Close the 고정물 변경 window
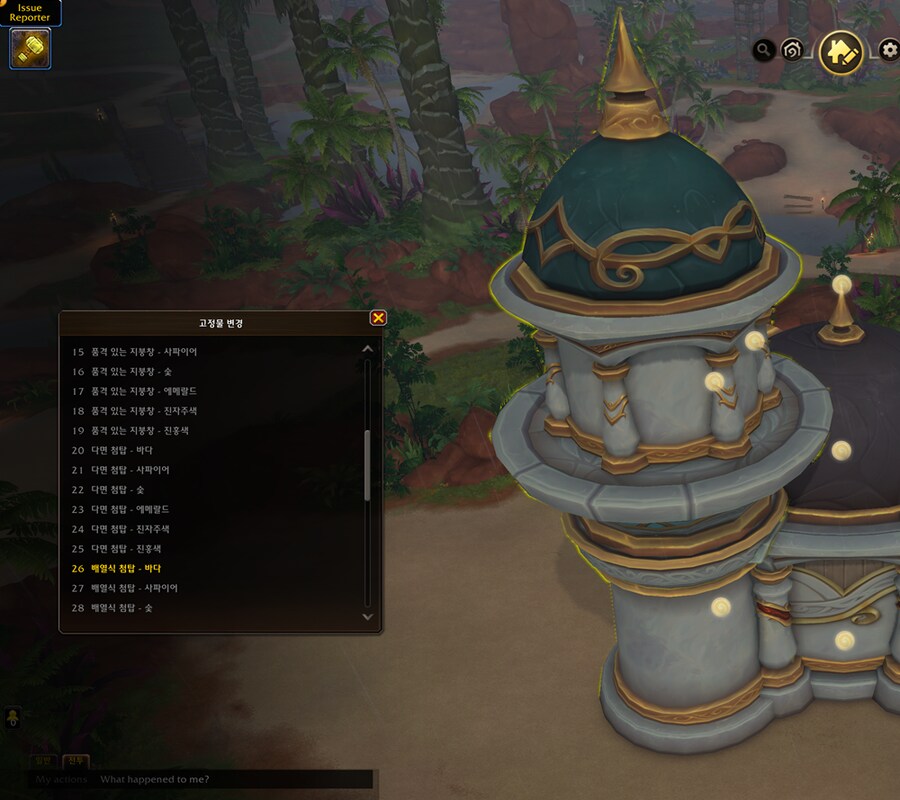 378,318
